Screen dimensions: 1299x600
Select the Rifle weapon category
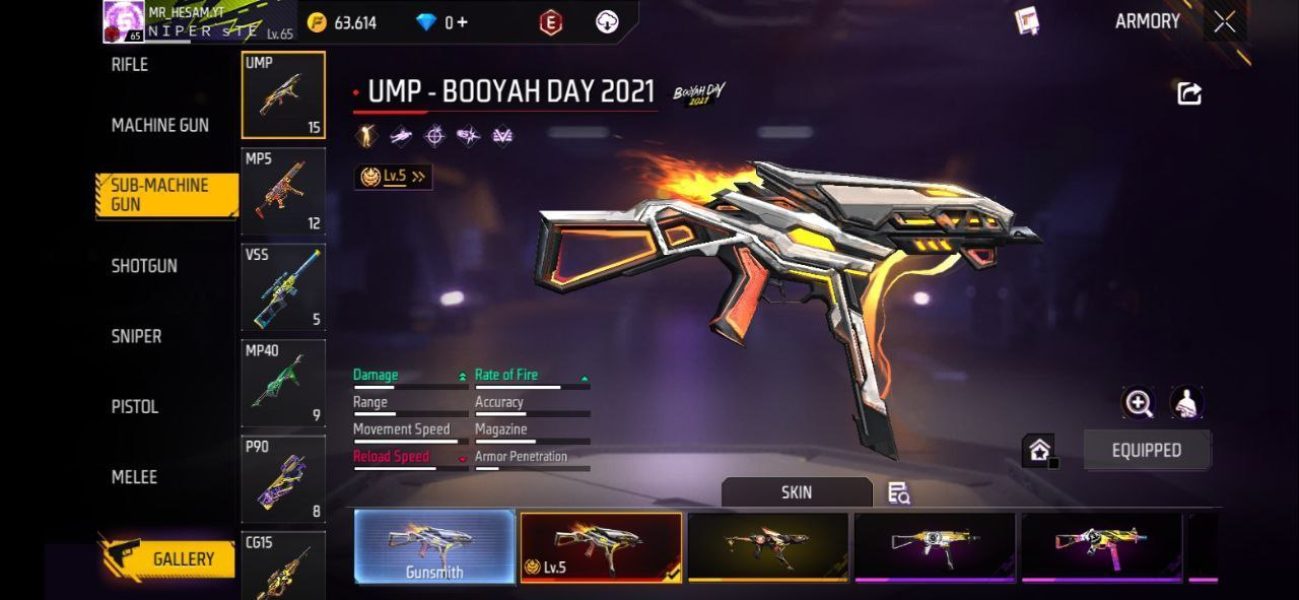130,65
